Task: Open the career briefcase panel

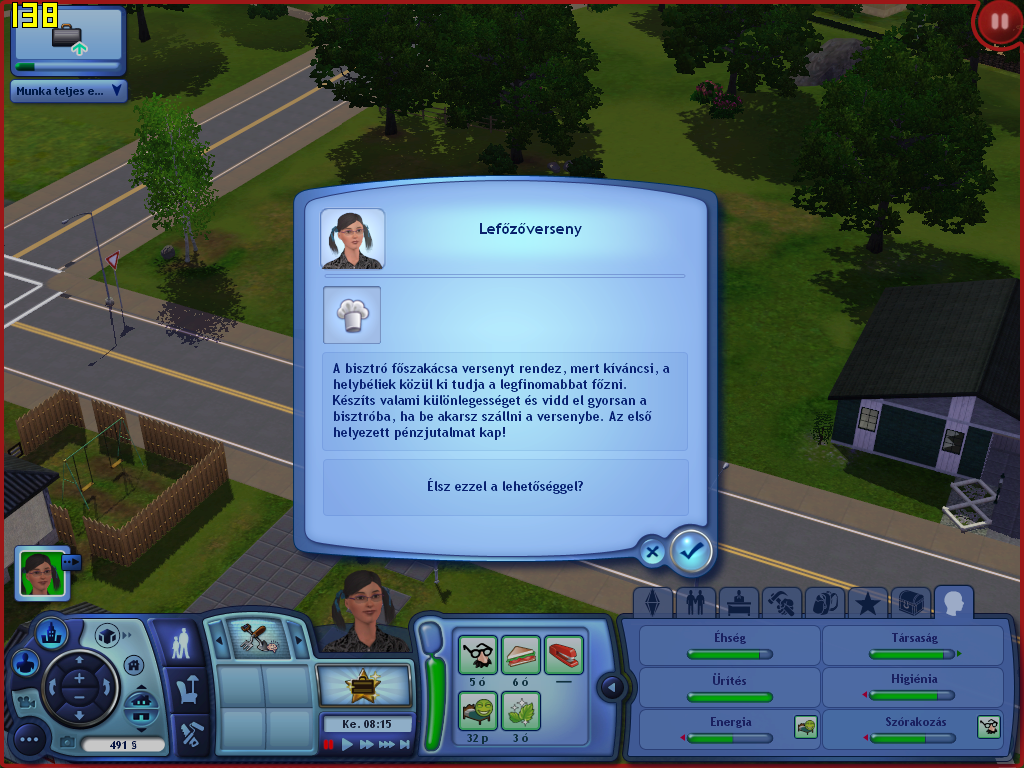Action: tap(68, 39)
